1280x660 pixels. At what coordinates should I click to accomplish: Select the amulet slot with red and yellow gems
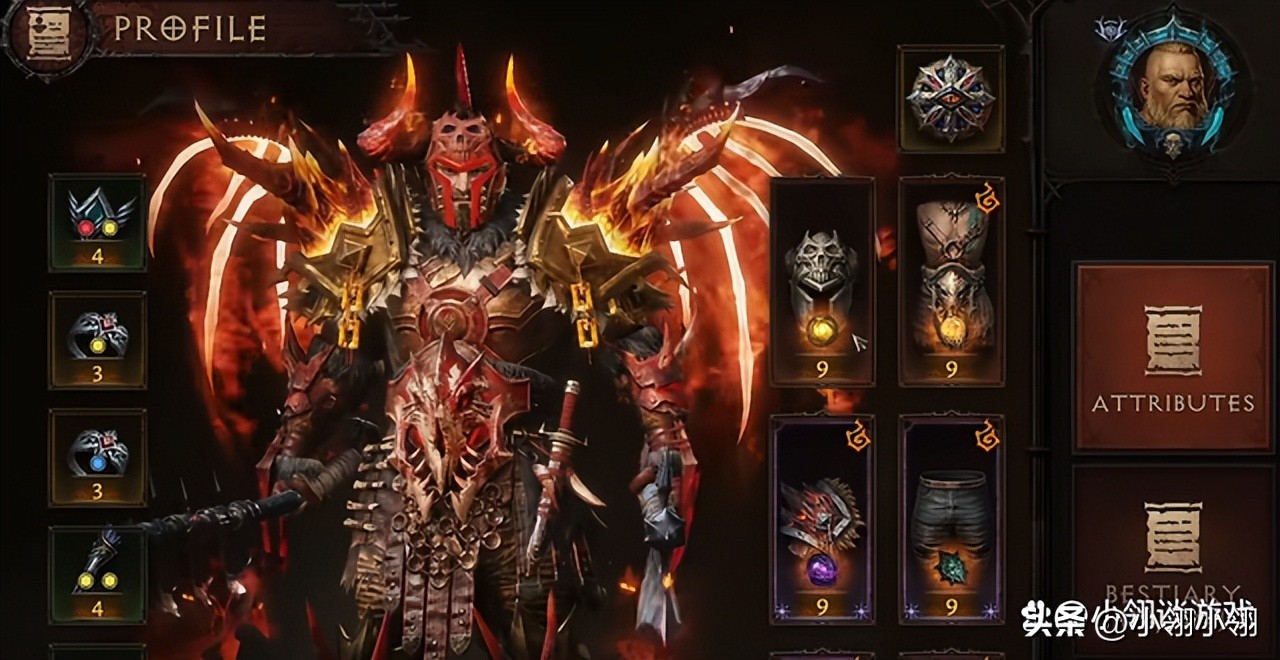pos(98,222)
